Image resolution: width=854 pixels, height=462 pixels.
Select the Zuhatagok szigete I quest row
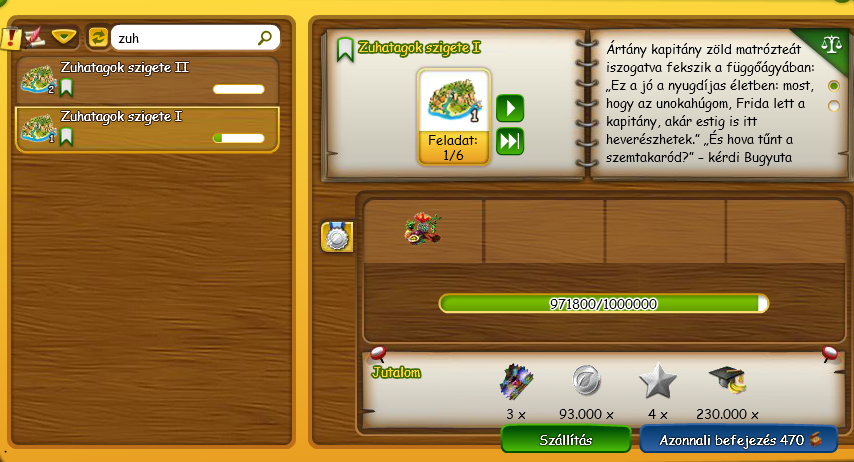(x=146, y=128)
